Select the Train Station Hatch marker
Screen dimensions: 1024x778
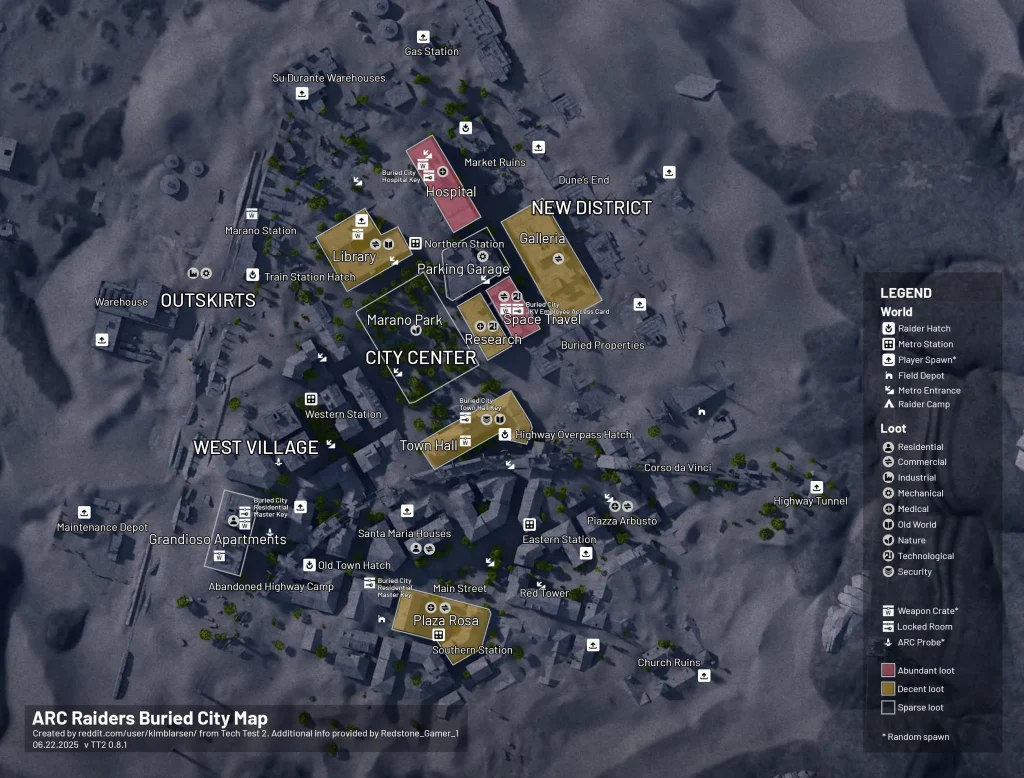click(253, 275)
